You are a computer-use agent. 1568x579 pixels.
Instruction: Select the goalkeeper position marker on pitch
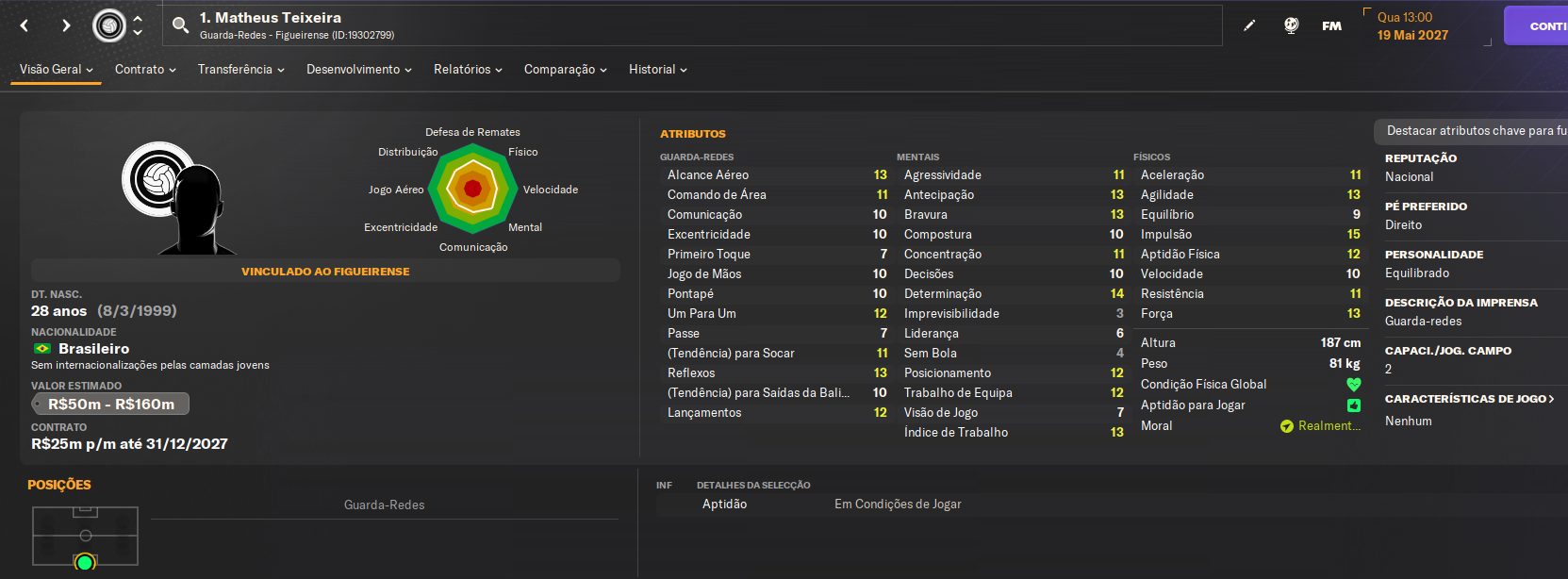pyautogui.click(x=85, y=563)
